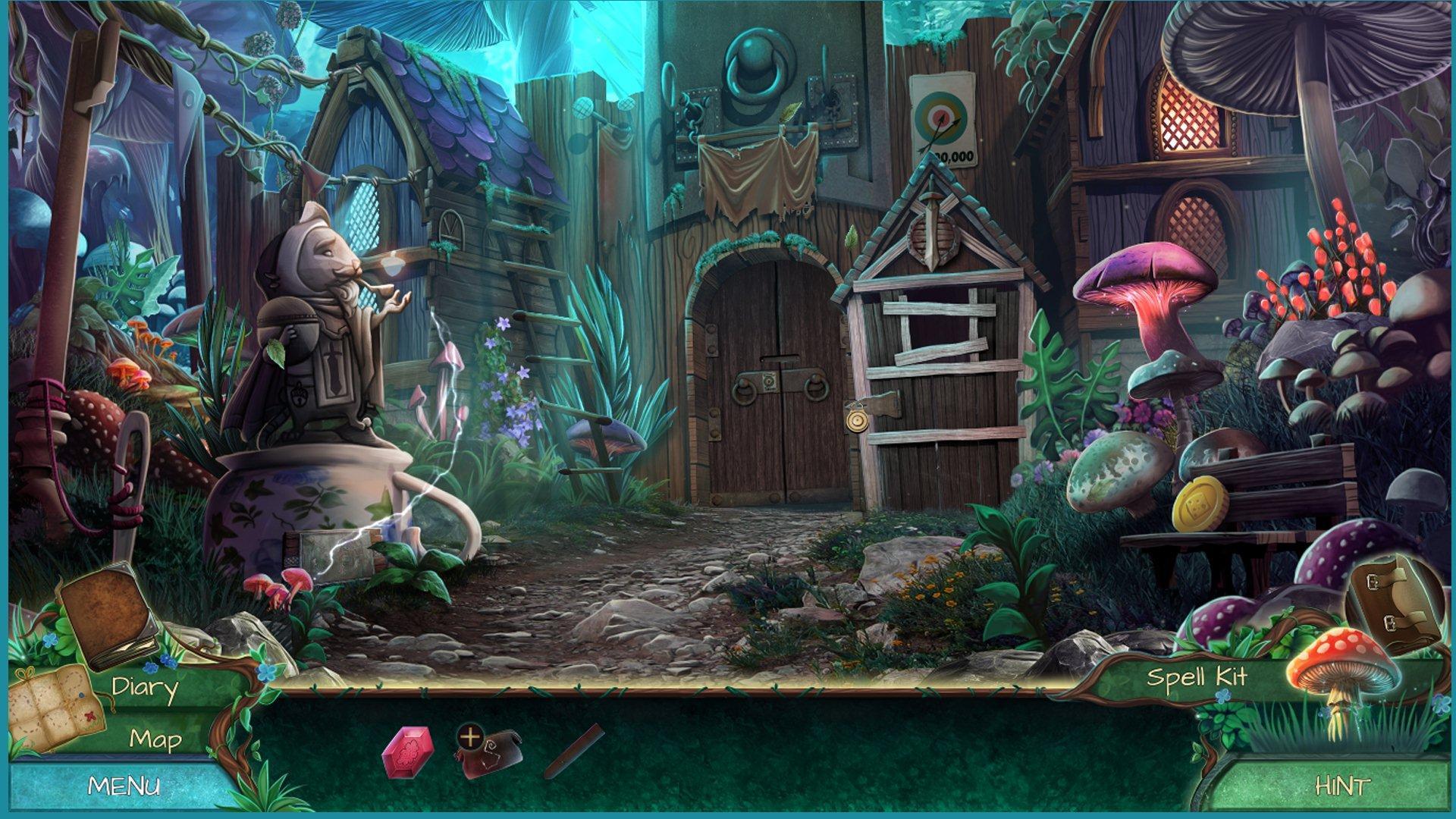1456x819 pixels.
Task: Open the Diary book icon
Action: 106,618
